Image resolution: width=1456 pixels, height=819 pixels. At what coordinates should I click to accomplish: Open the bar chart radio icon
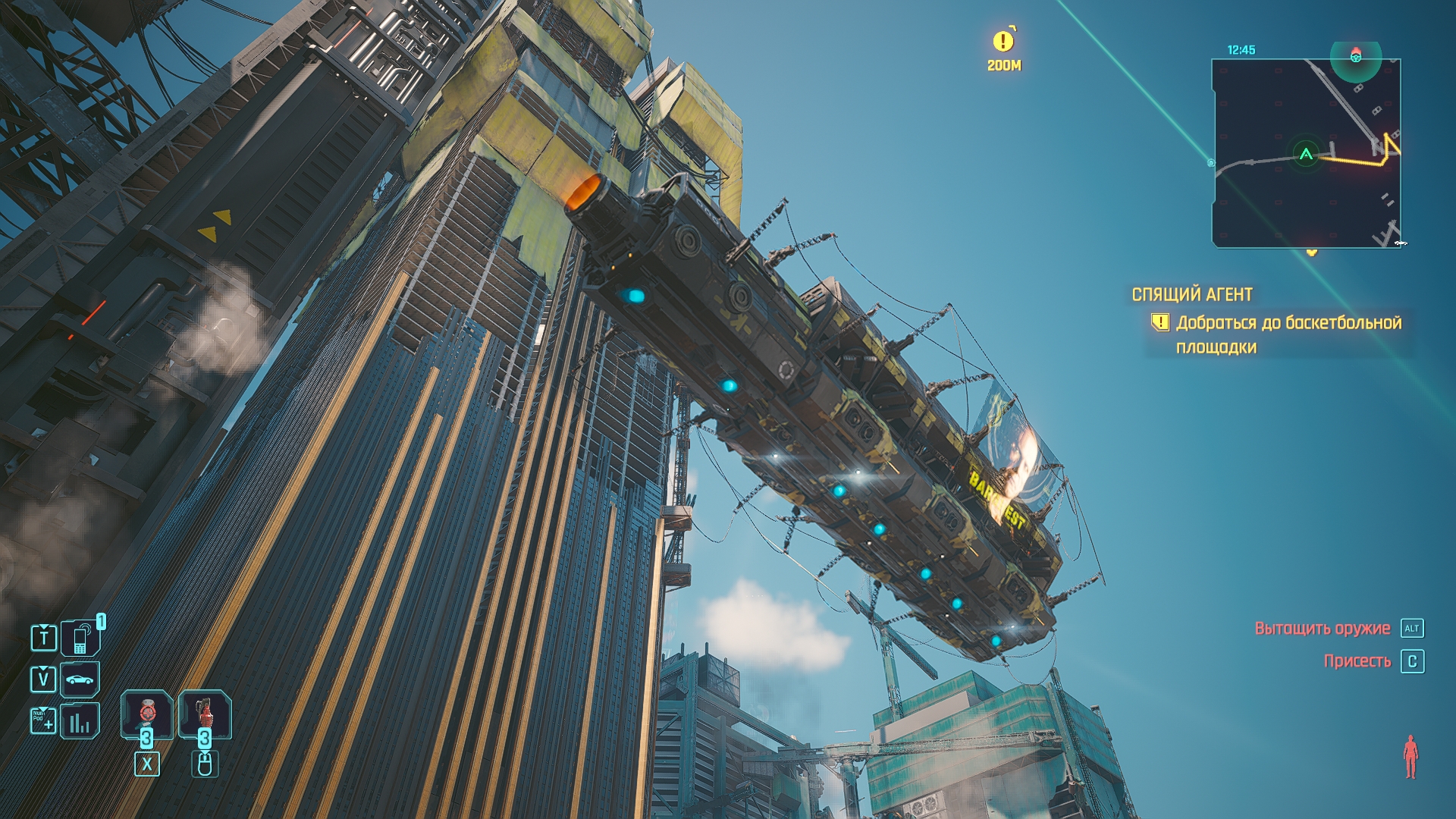click(x=80, y=721)
